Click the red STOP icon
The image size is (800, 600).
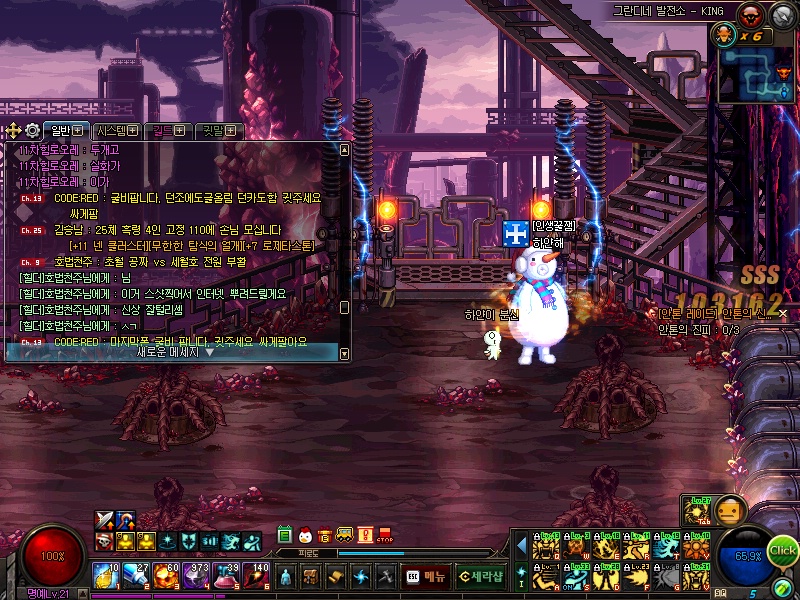386,535
